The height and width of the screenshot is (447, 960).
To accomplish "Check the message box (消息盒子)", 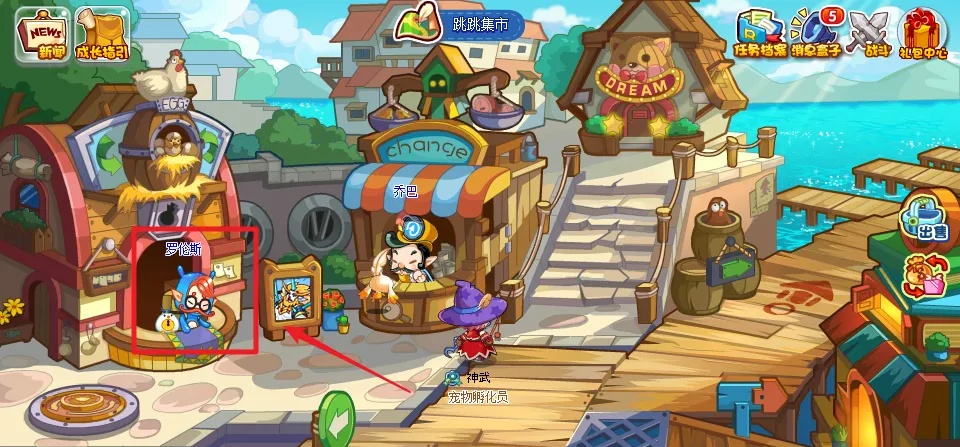I will 812,33.
